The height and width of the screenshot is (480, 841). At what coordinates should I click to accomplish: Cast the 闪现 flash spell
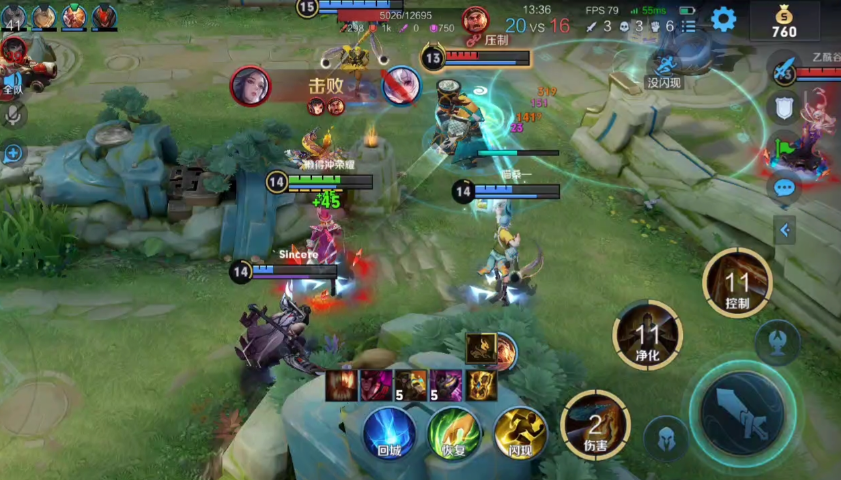(x=520, y=431)
